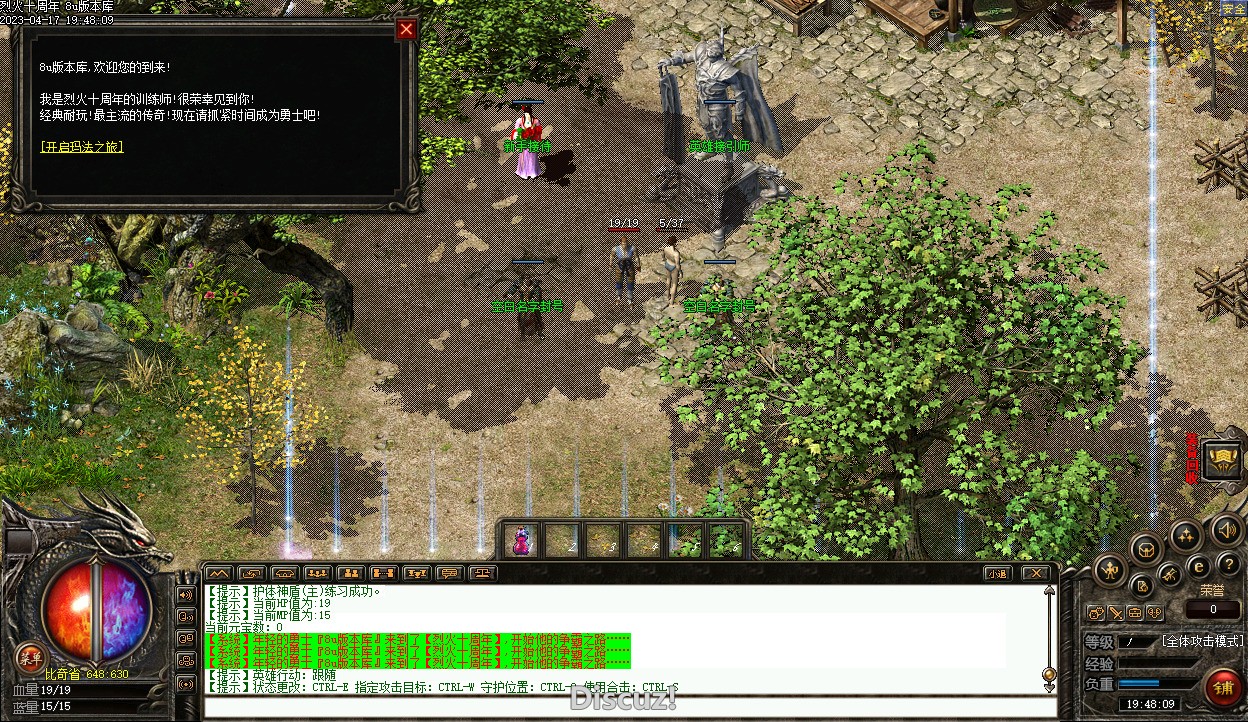Image resolution: width=1248 pixels, height=722 pixels.
Task: Click the crossed swords small icon
Action: click(x=1115, y=612)
